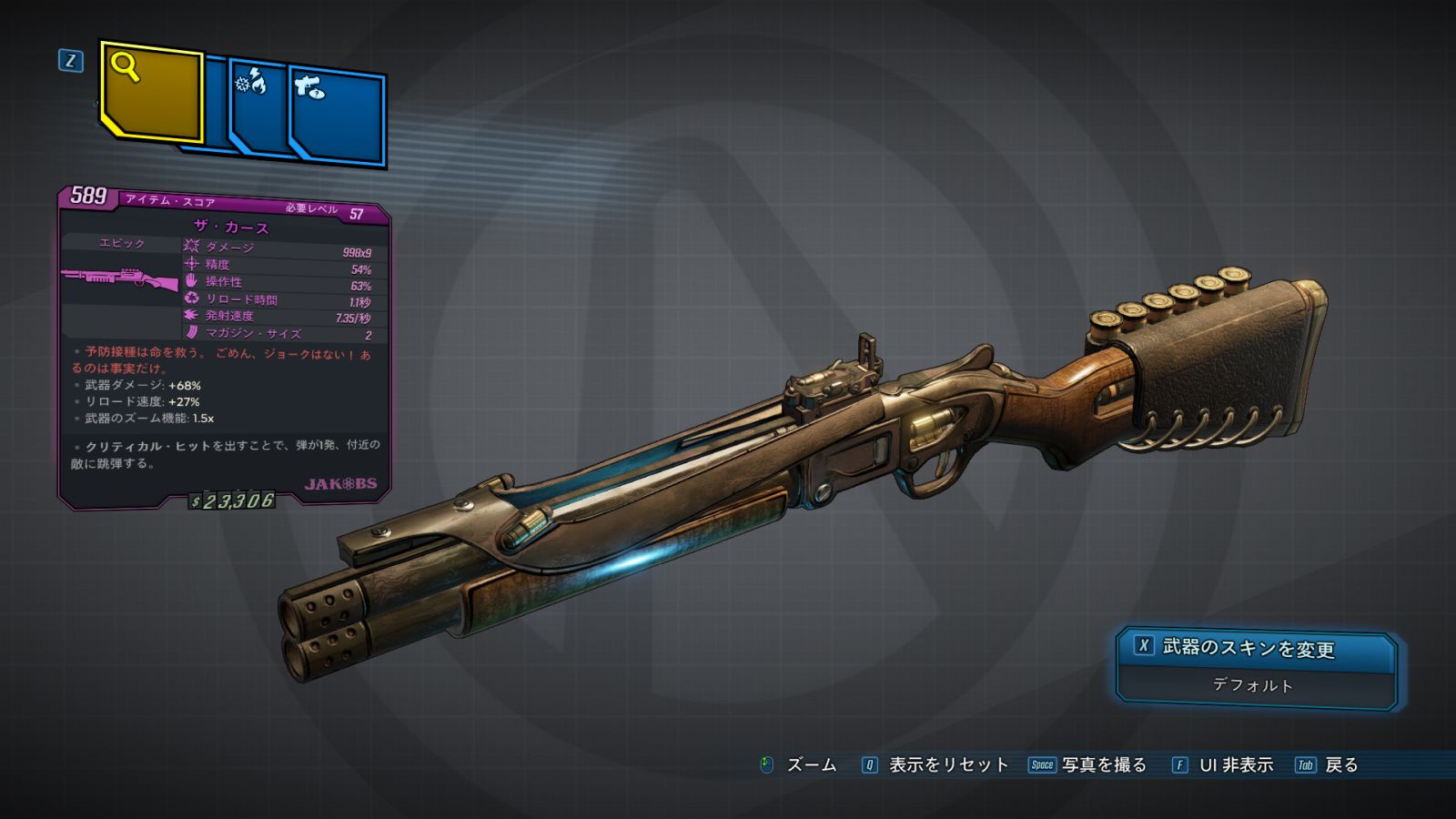Screen dimensions: 1456x819
Task: Choose 表示をリセット to reset the view
Action: [935, 765]
